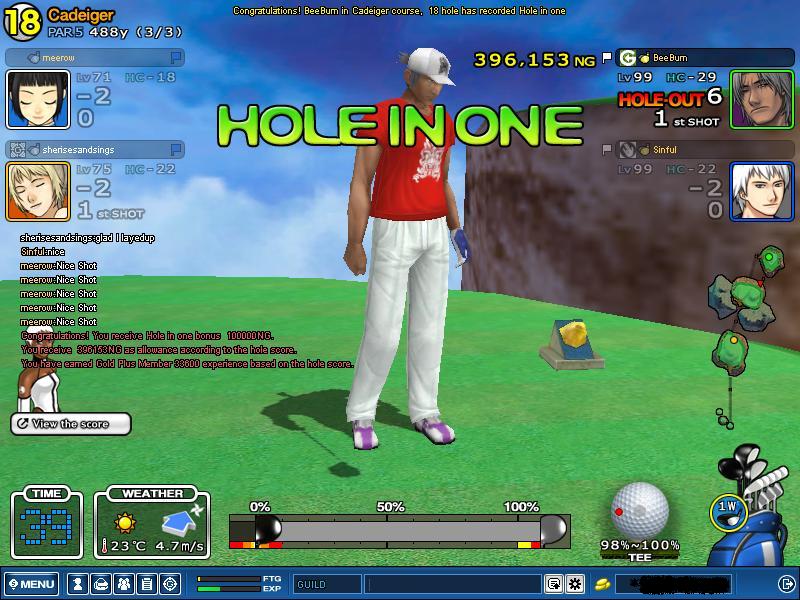Click the car-shaped icon in bottom bar
Viewport: 800px width, 600px height.
(x=100, y=584)
